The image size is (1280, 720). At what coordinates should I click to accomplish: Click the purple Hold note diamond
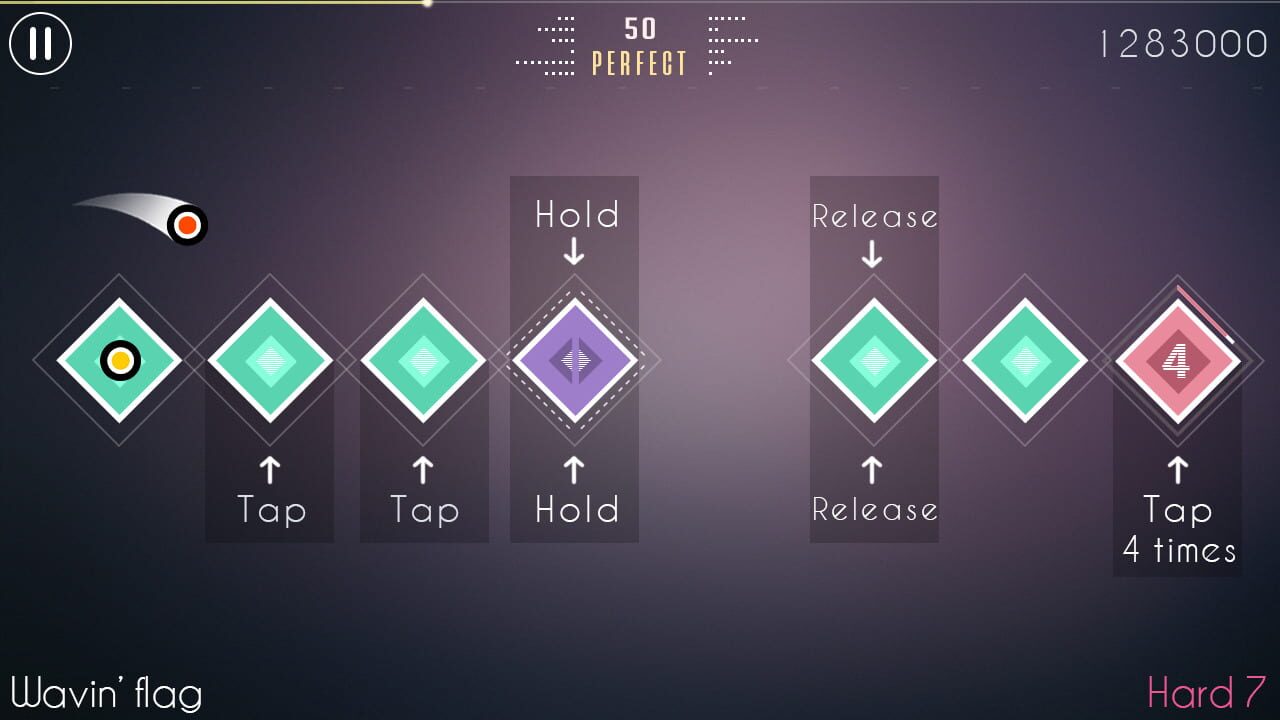point(573,360)
